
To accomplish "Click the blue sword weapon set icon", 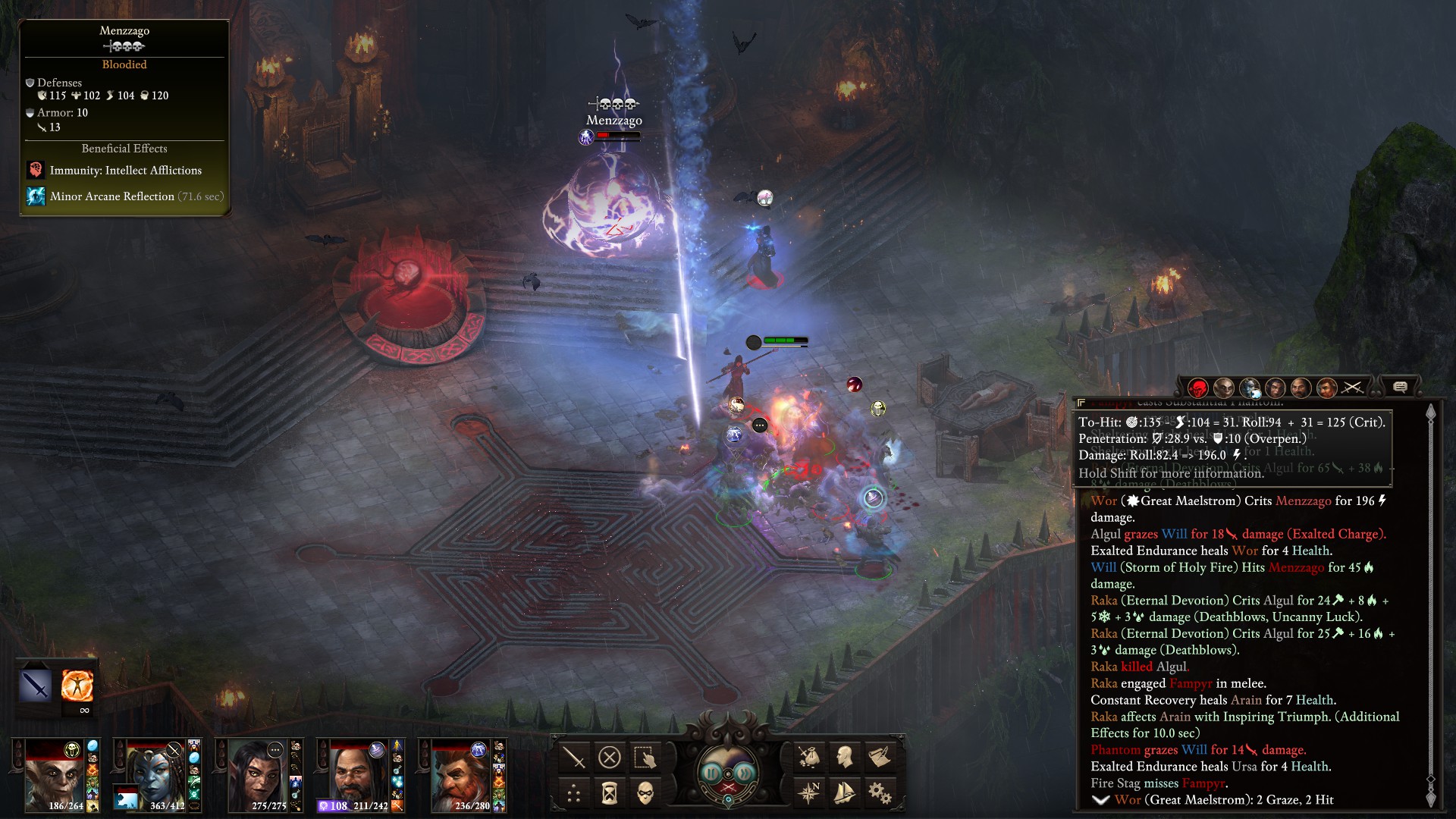I will [x=36, y=686].
